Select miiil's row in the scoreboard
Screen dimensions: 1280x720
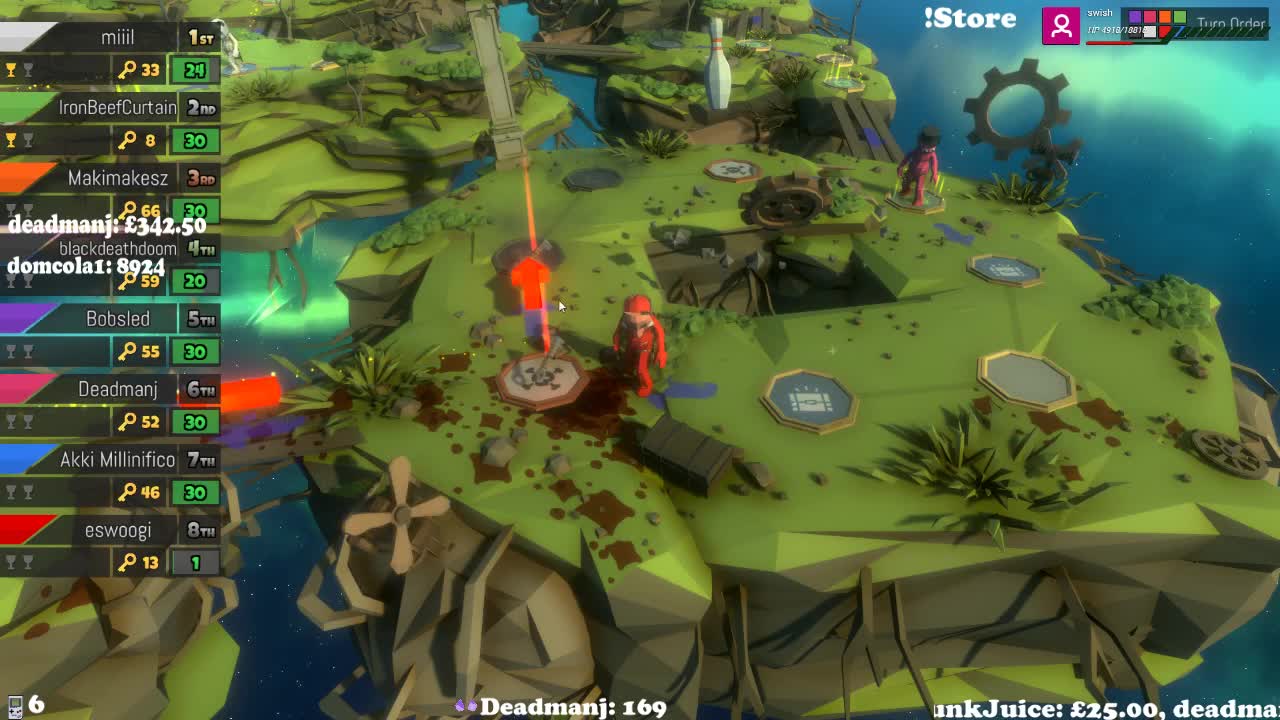(x=117, y=38)
